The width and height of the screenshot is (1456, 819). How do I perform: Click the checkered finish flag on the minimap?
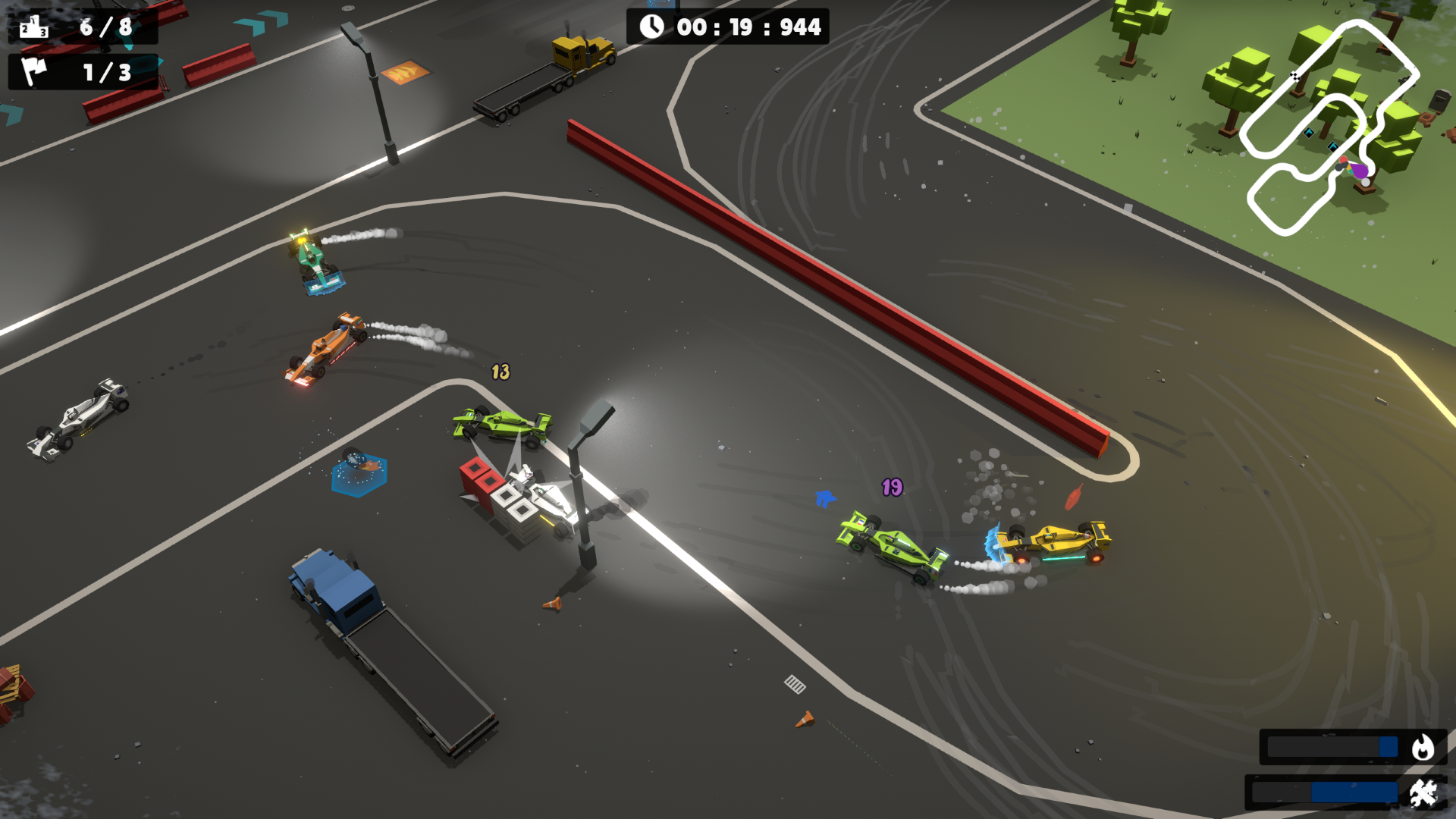tap(1296, 76)
